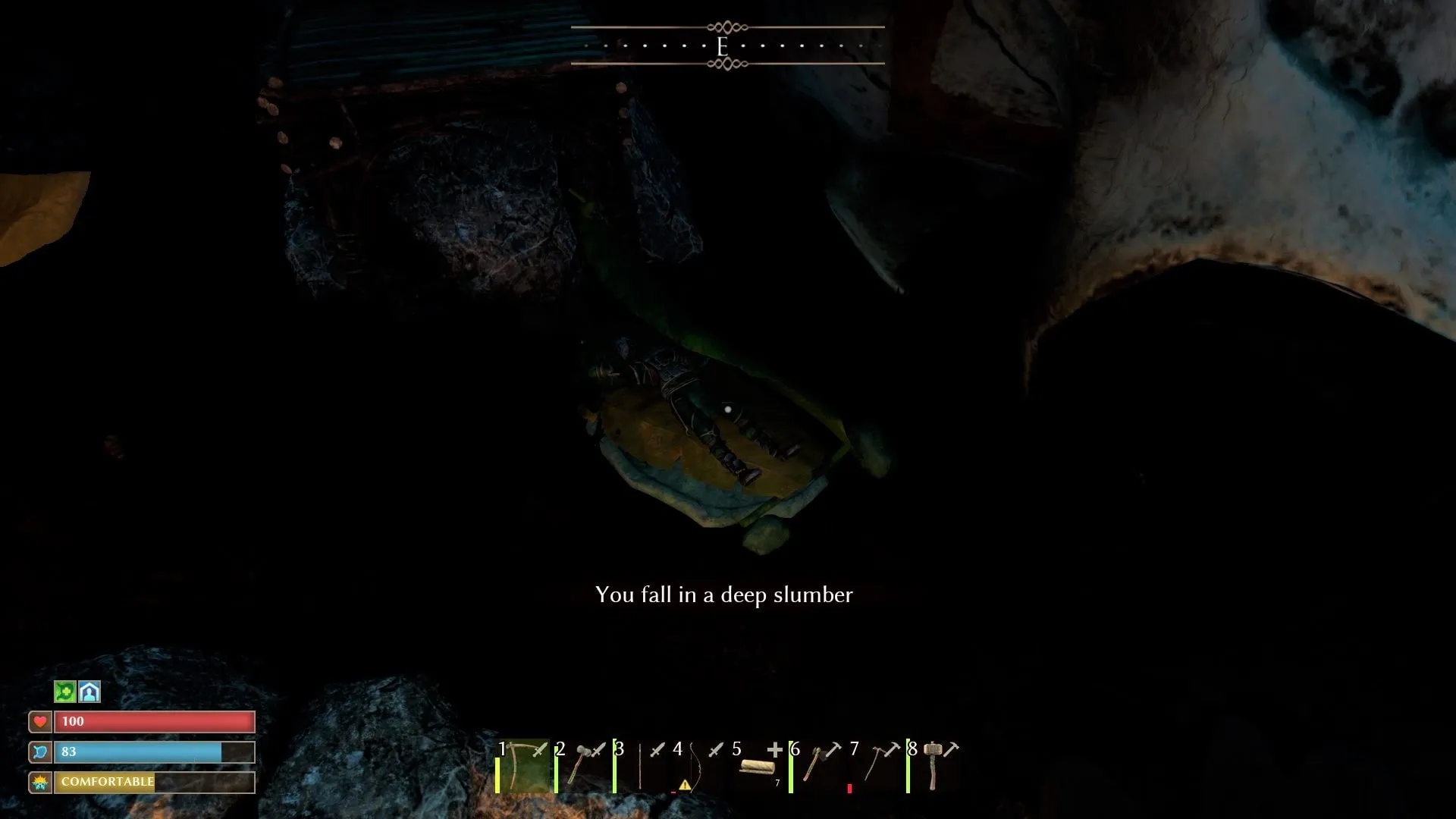Use the bandage roll in slot 5

tap(757, 766)
